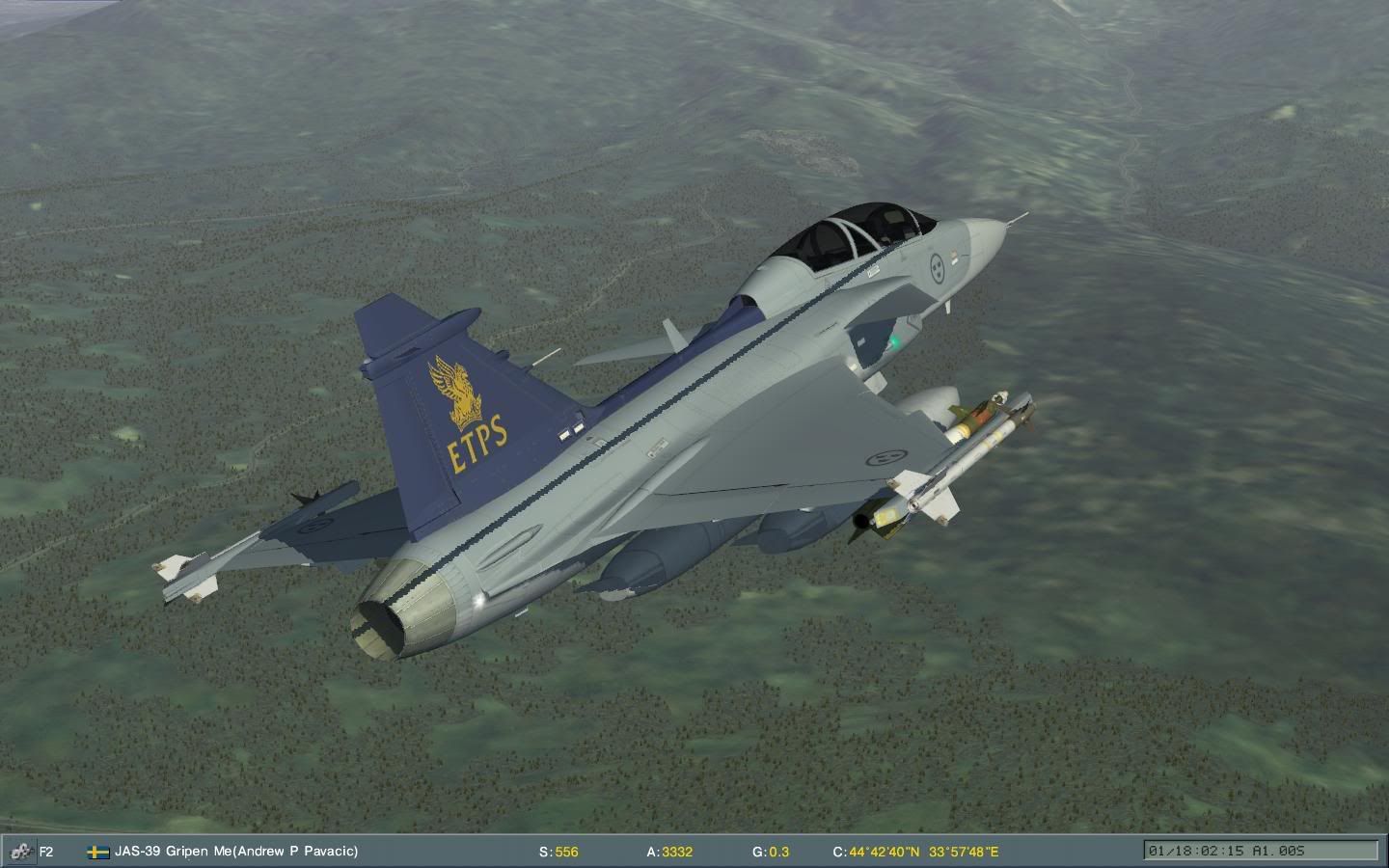Click the Swedish flag country icon
The height and width of the screenshot is (868, 1389).
pos(97,852)
